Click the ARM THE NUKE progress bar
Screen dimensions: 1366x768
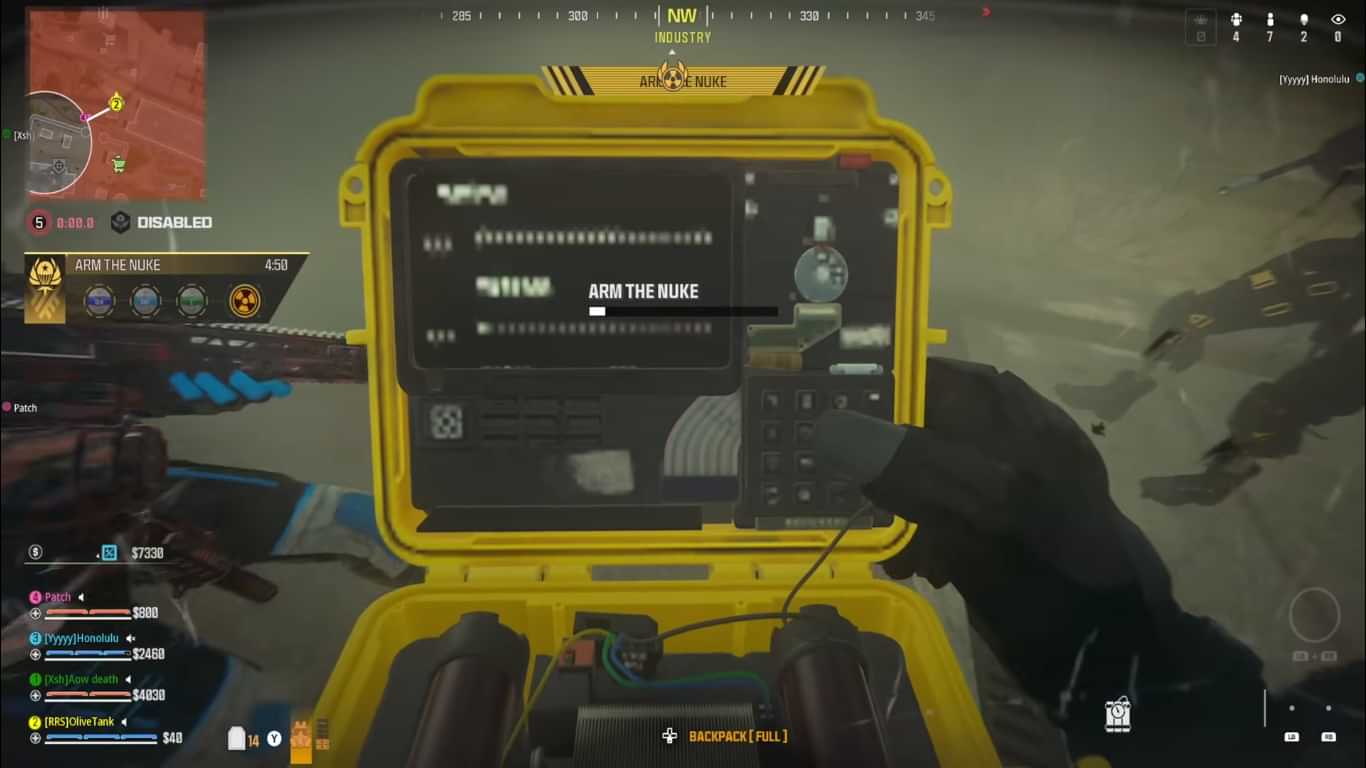click(x=683, y=311)
